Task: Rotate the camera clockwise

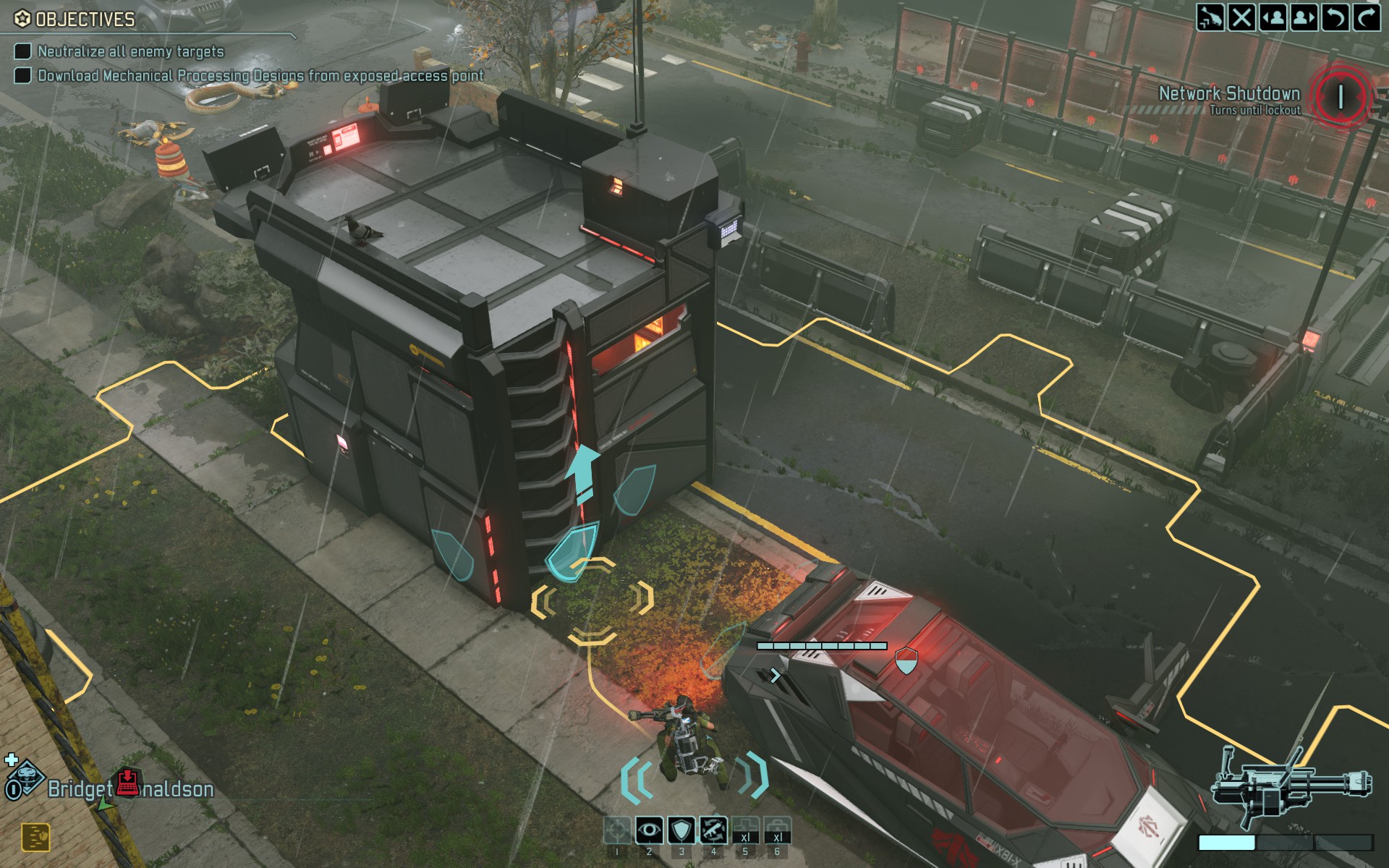Action: pos(1367,18)
